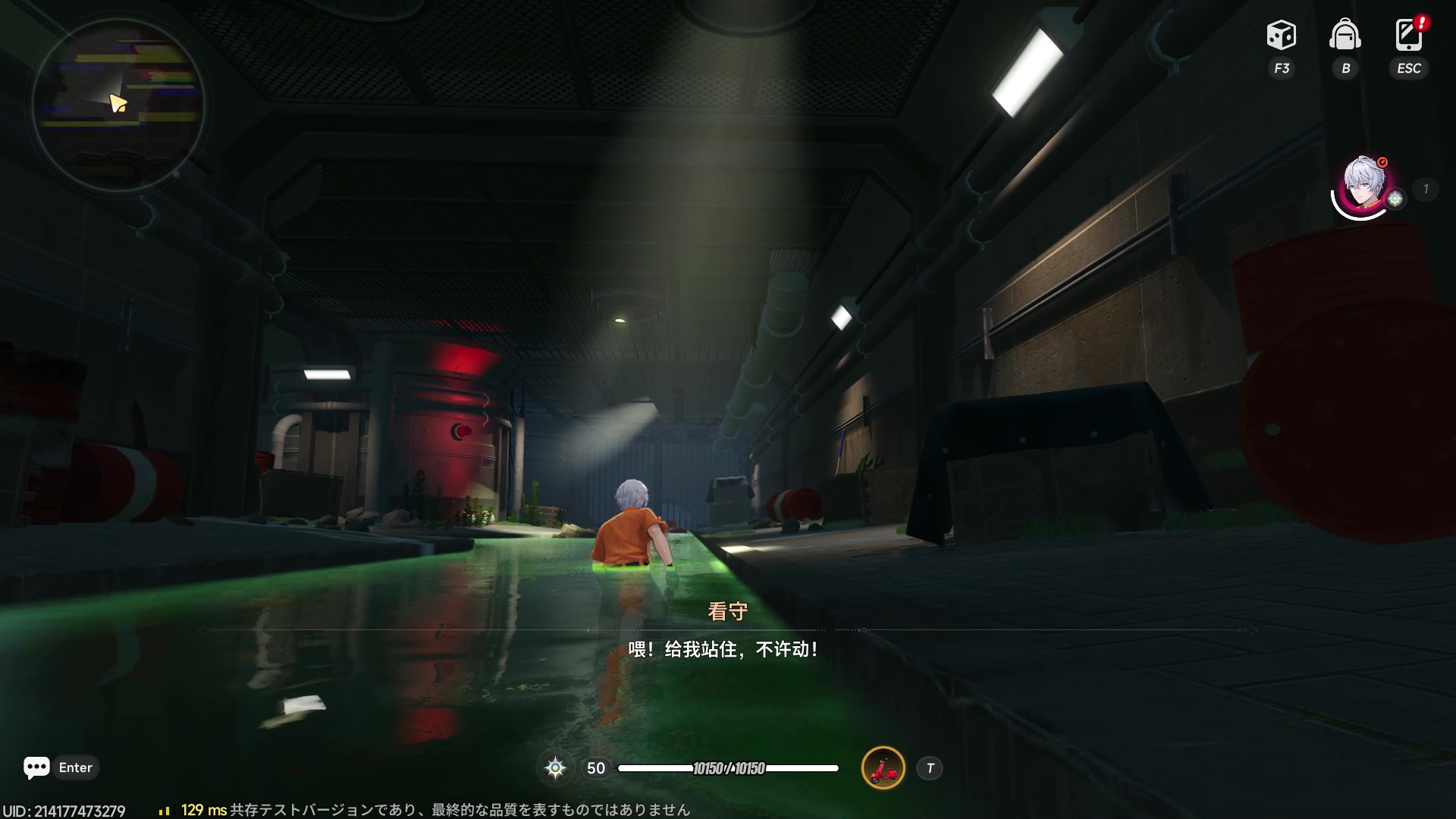Image resolution: width=1456 pixels, height=819 pixels.
Task: Open the backpack inventory icon
Action: point(1345,36)
